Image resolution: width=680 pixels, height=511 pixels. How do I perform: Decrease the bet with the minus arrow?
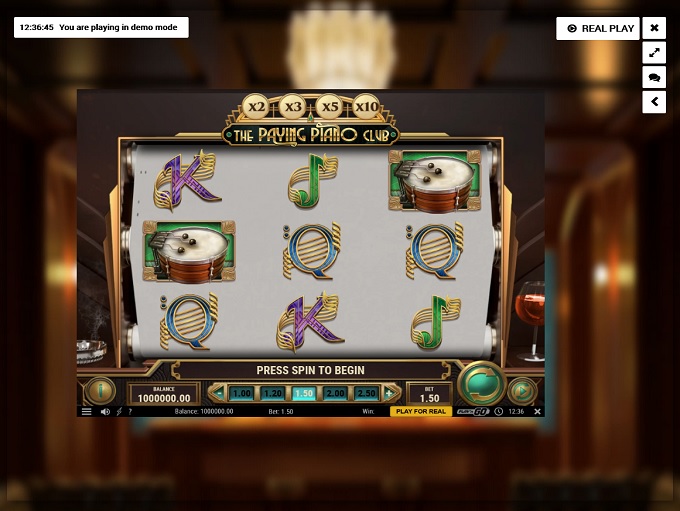click(217, 393)
